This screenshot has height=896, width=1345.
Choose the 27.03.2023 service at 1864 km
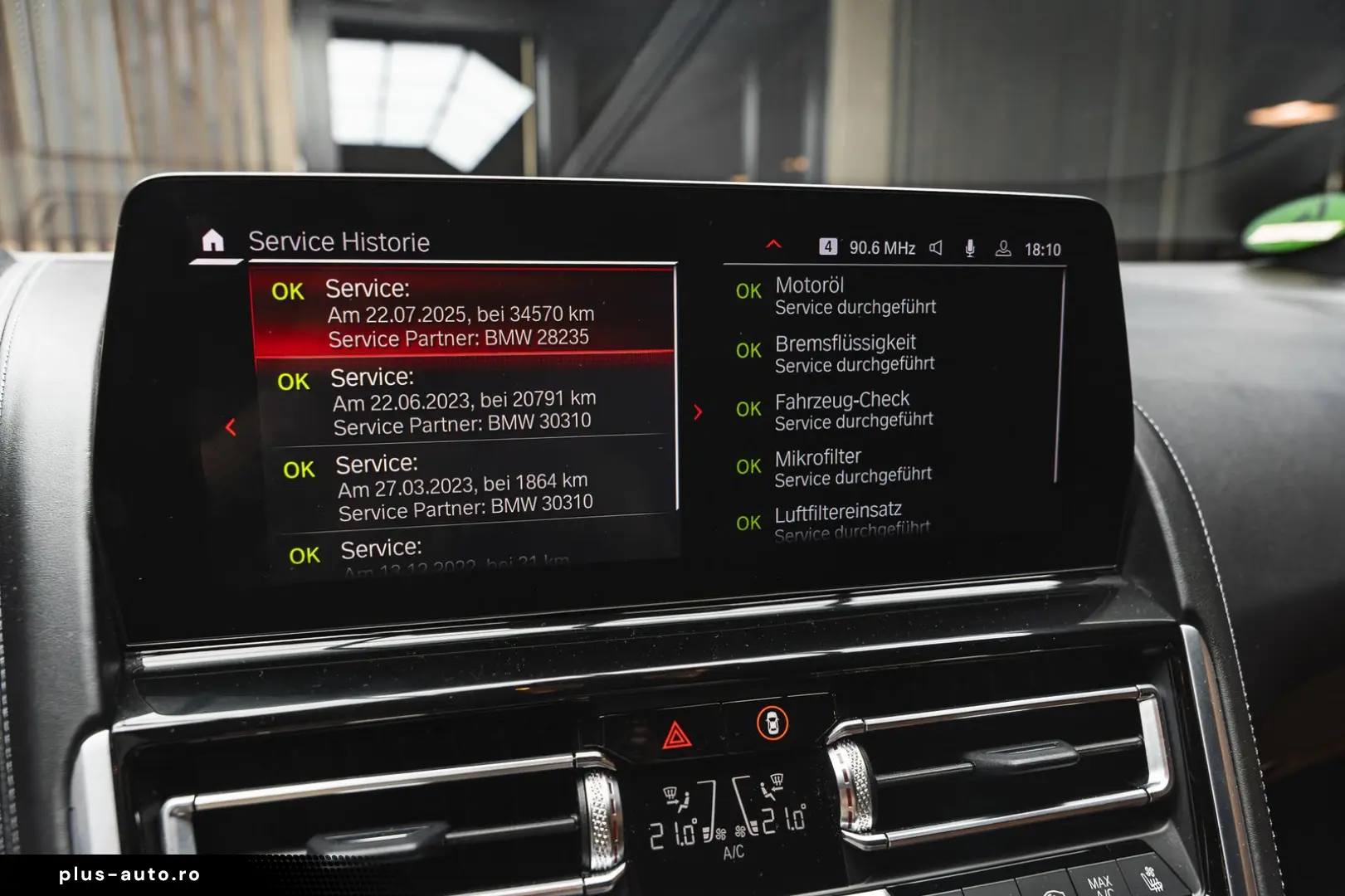pyautogui.click(x=465, y=486)
